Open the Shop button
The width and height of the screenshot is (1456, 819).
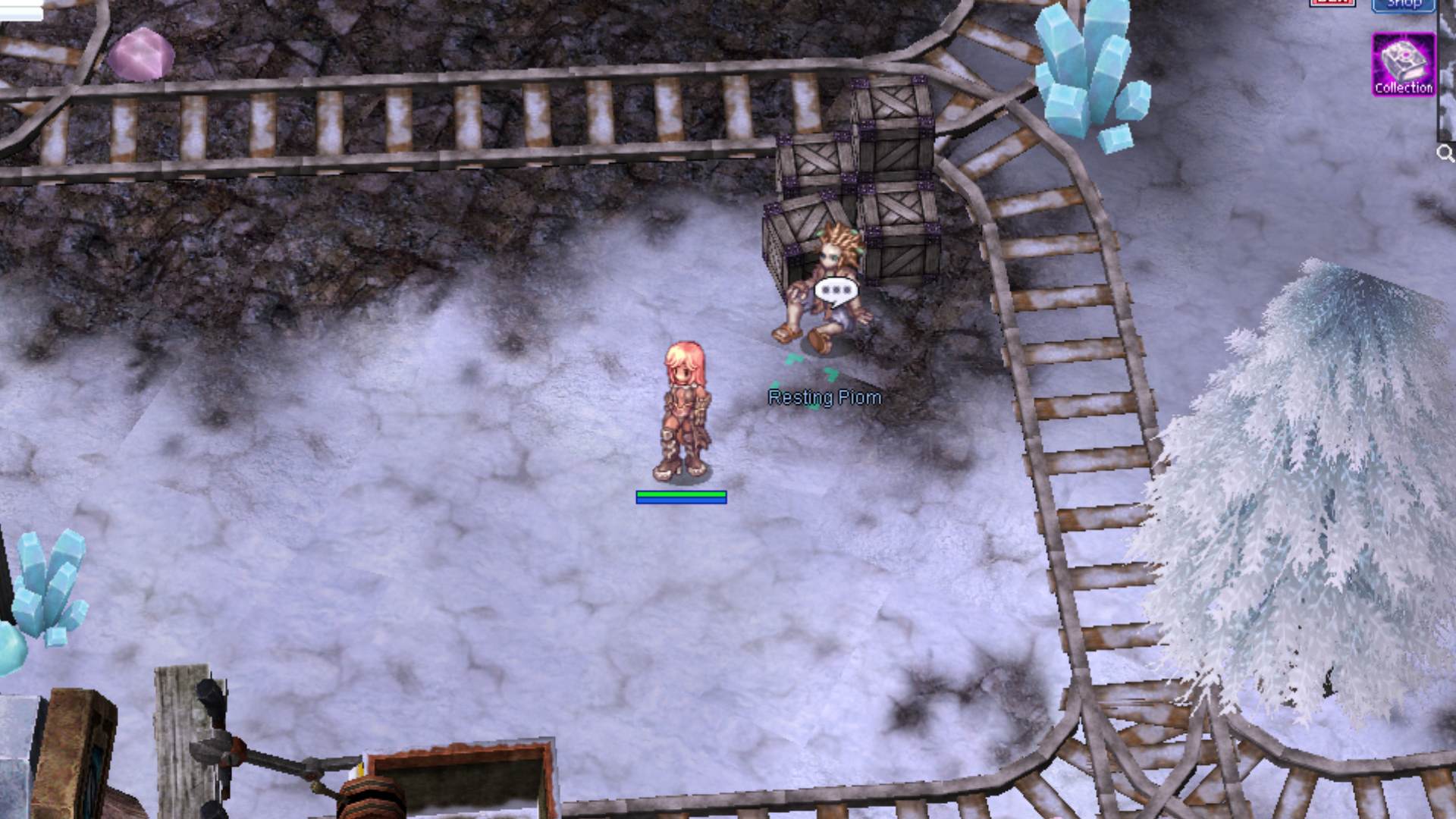click(1403, 5)
